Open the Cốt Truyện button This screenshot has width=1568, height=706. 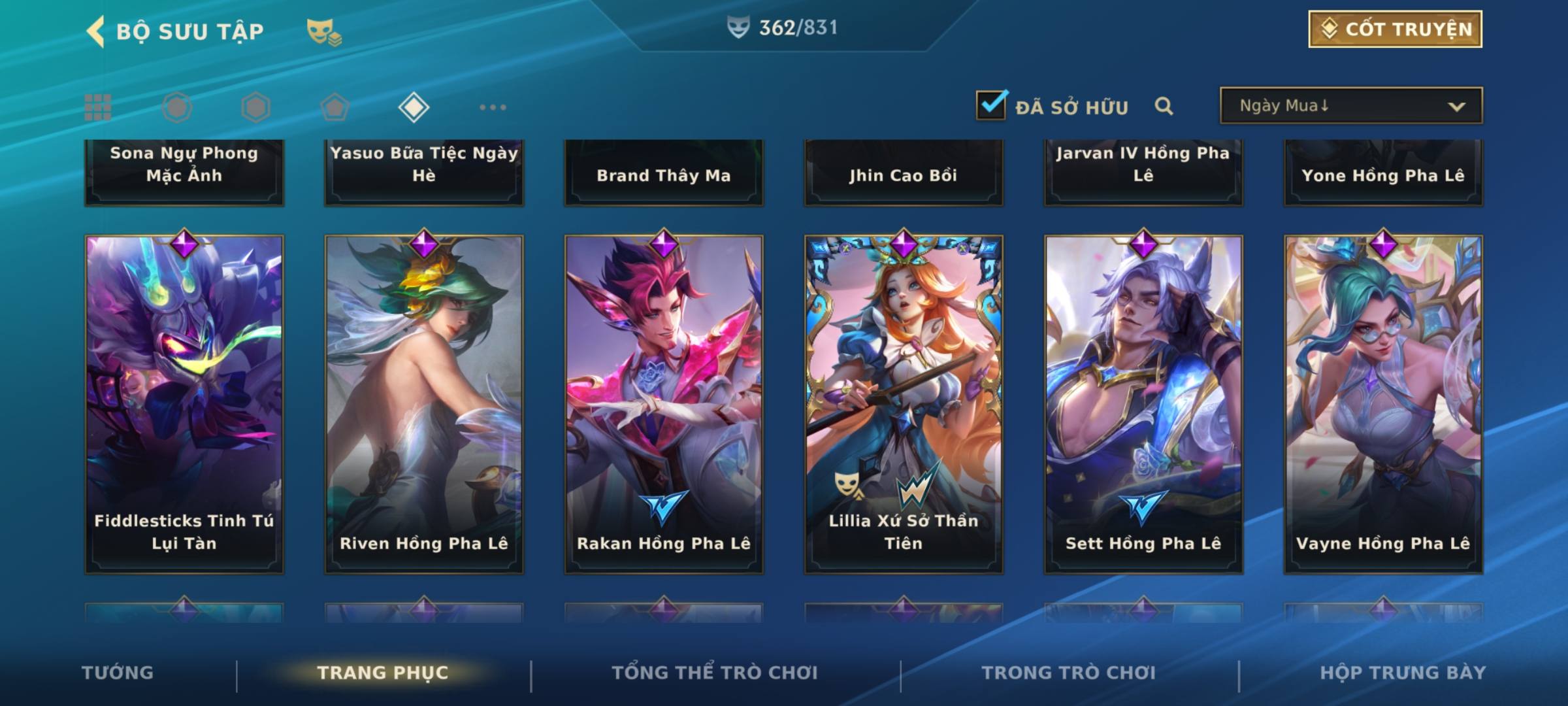1395,29
